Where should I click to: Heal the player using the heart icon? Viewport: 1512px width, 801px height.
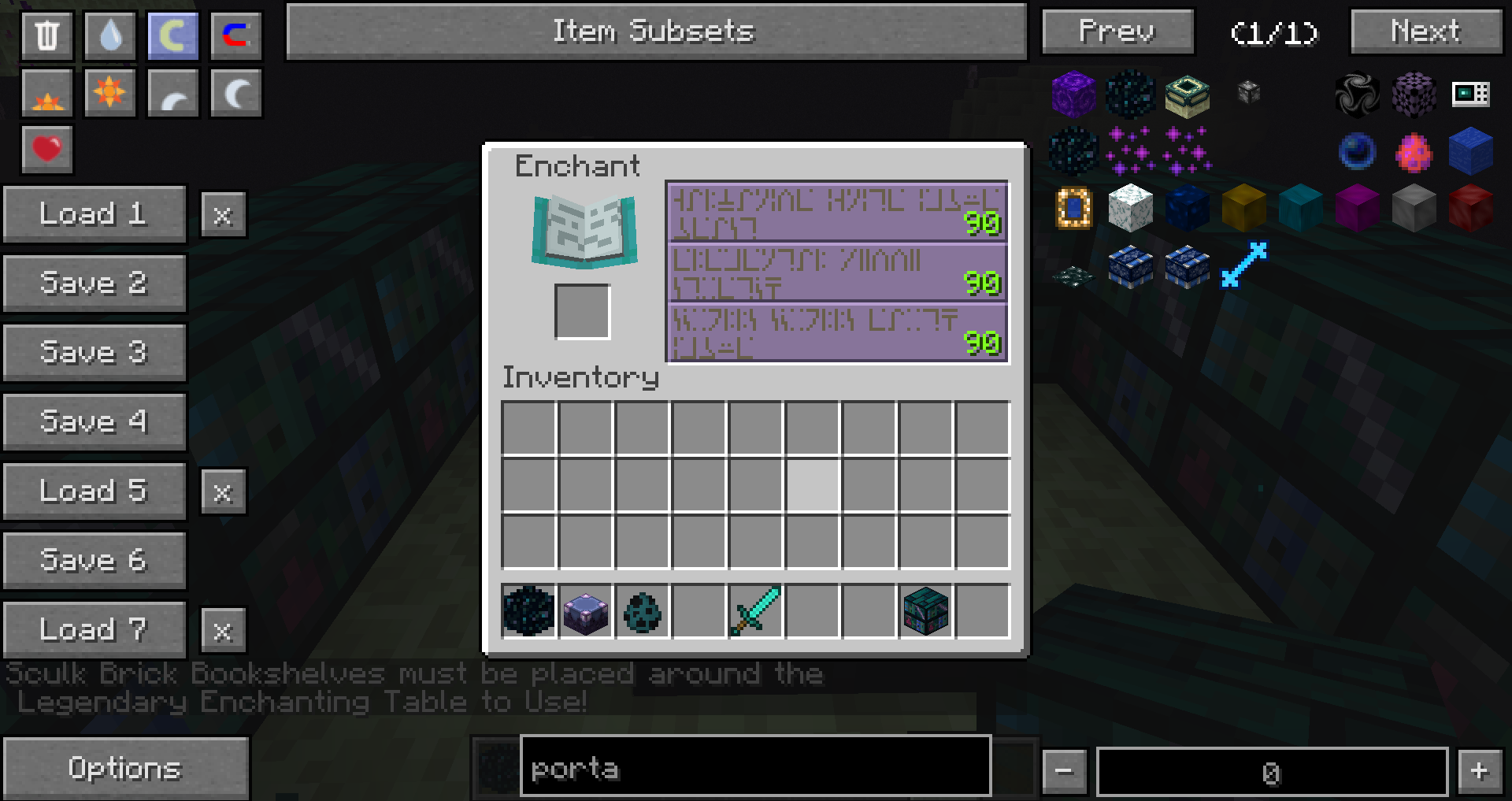pos(46,148)
